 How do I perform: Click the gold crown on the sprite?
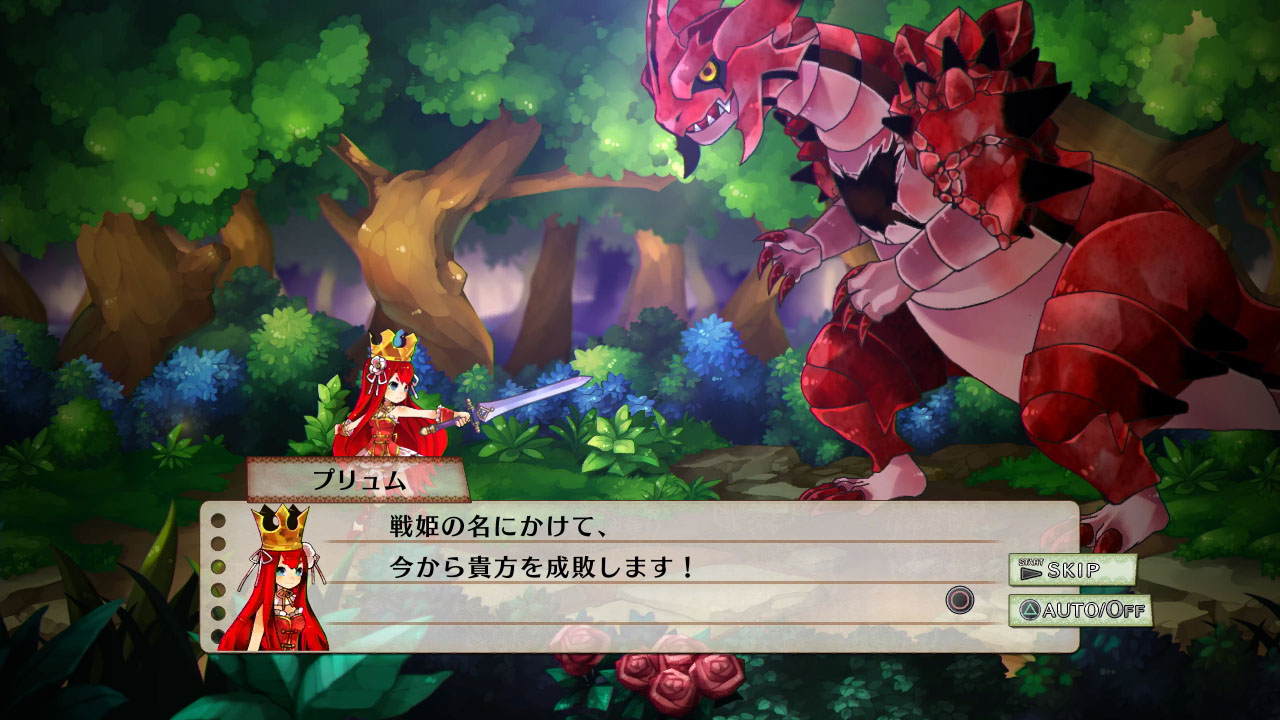[394, 345]
